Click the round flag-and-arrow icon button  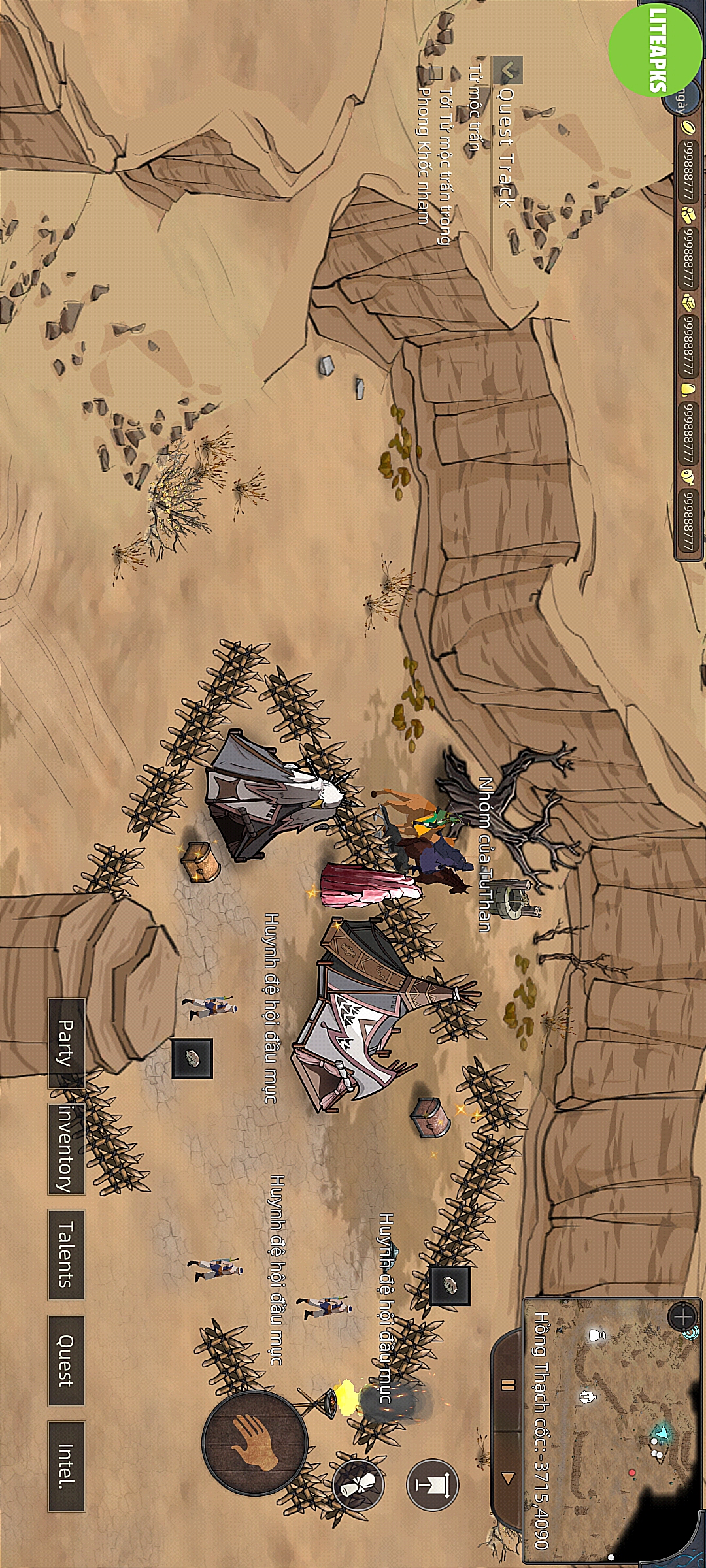click(433, 1484)
